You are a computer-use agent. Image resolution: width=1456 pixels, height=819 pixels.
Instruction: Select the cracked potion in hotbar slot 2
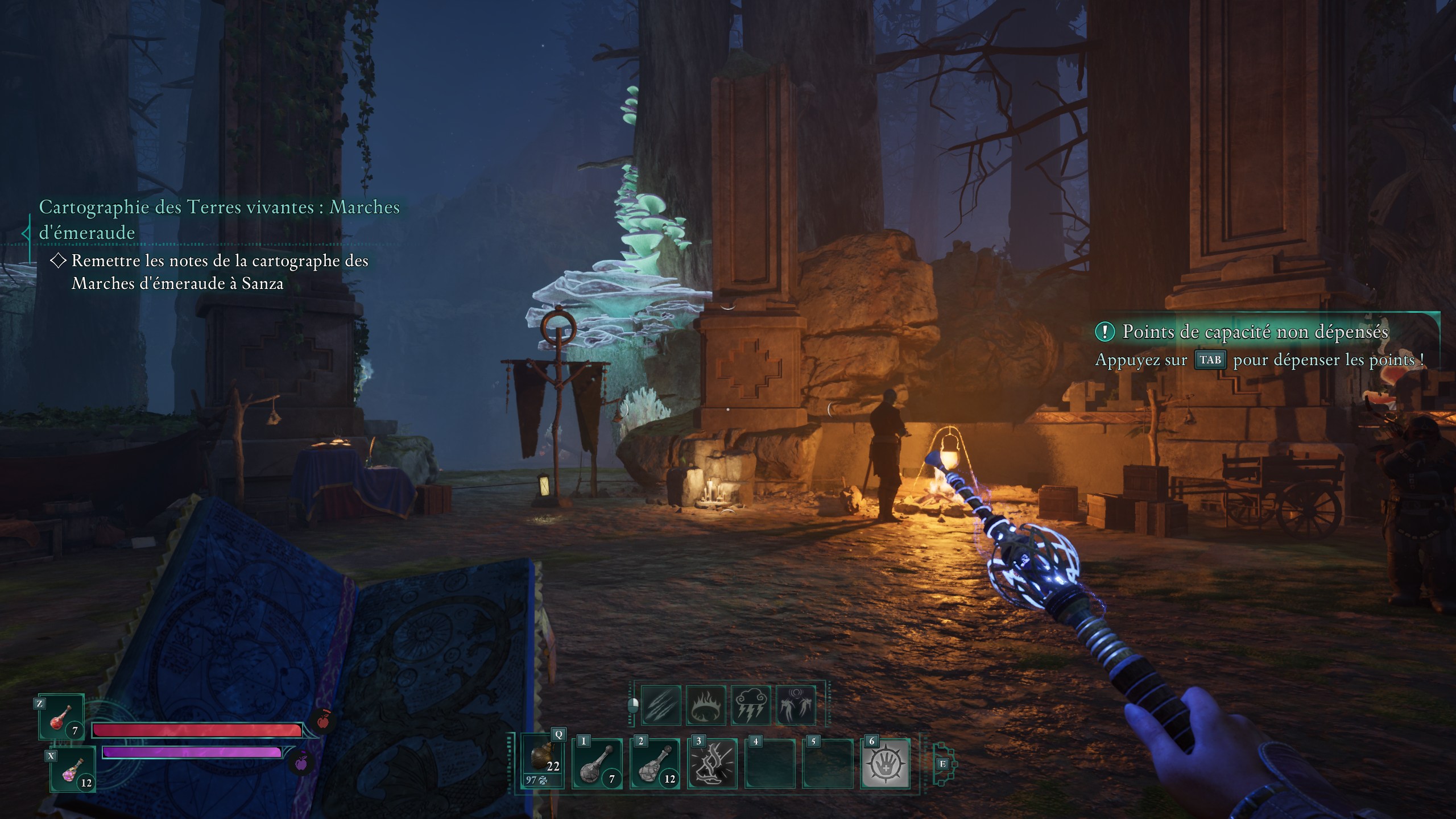[x=655, y=763]
